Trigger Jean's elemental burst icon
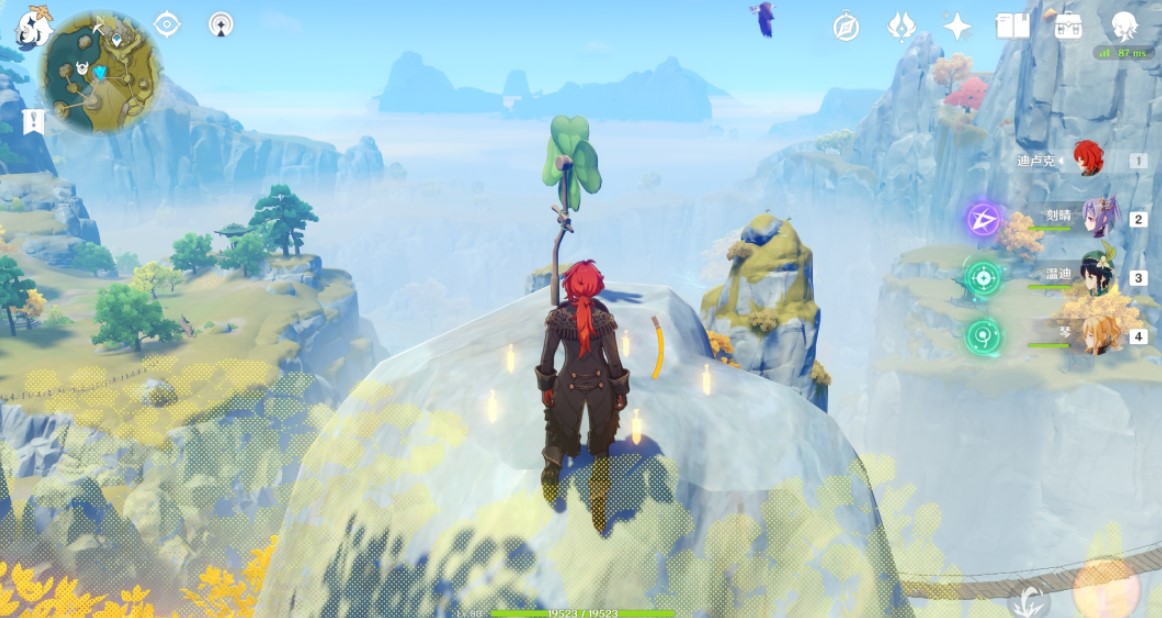The width and height of the screenshot is (1162, 618). [983, 336]
